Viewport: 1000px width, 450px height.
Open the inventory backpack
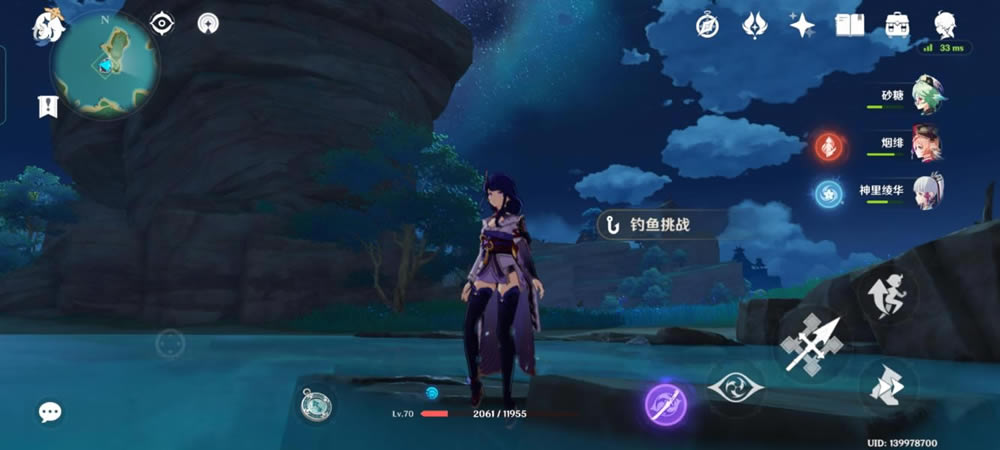(896, 25)
